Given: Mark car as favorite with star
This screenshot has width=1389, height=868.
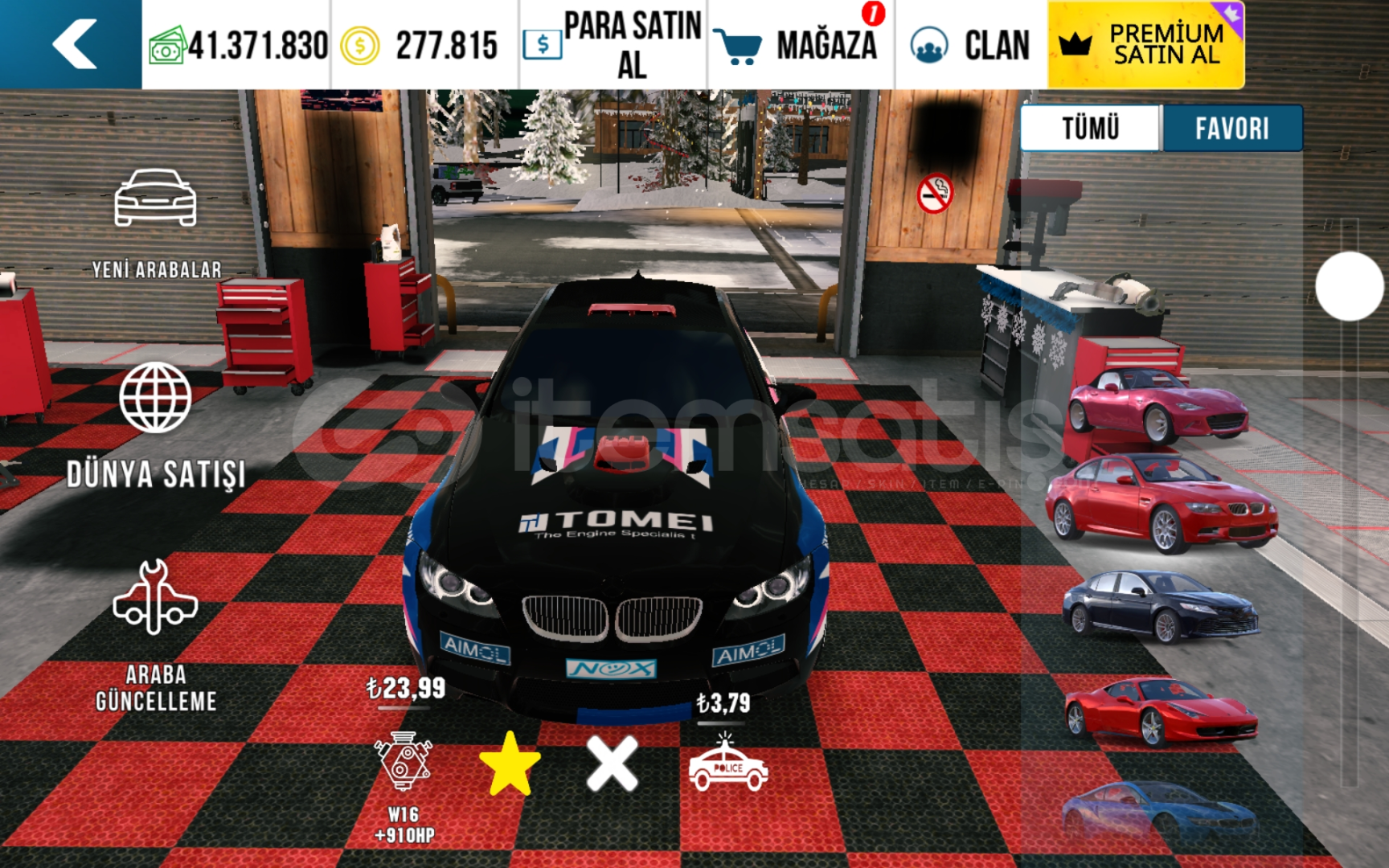Looking at the screenshot, I should click(510, 764).
